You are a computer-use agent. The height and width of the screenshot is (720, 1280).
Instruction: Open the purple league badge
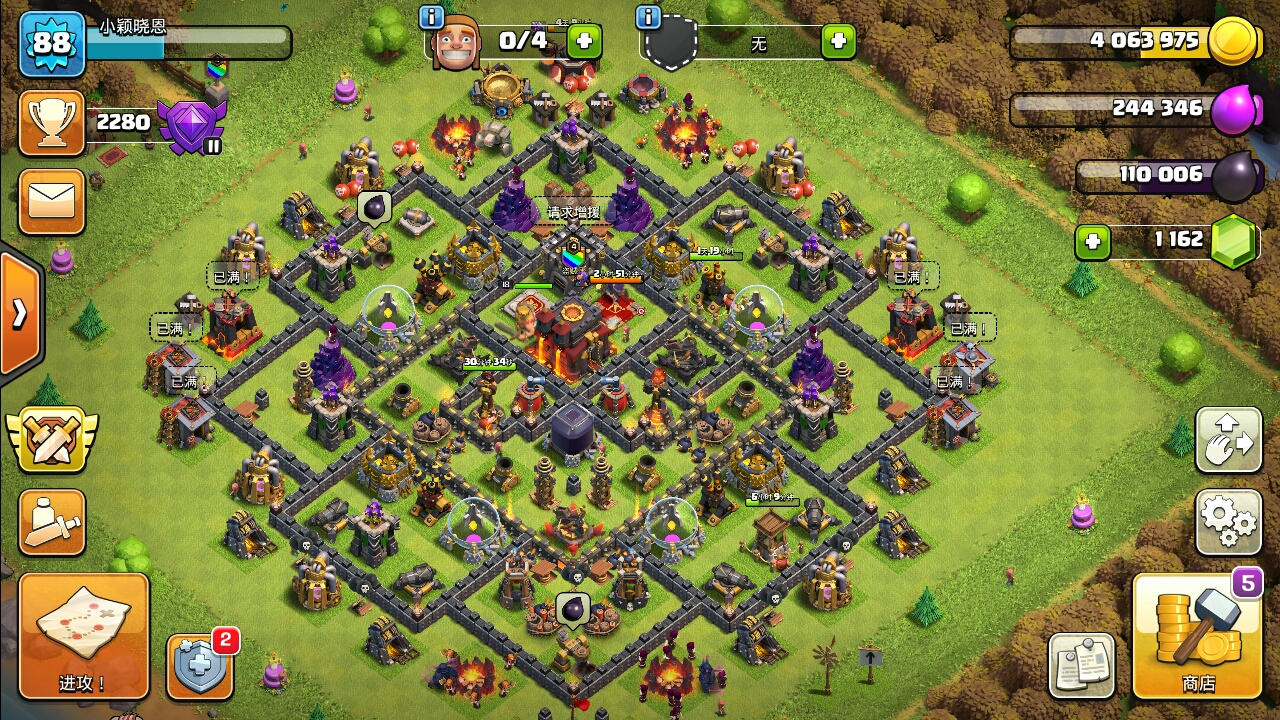pyautogui.click(x=192, y=126)
